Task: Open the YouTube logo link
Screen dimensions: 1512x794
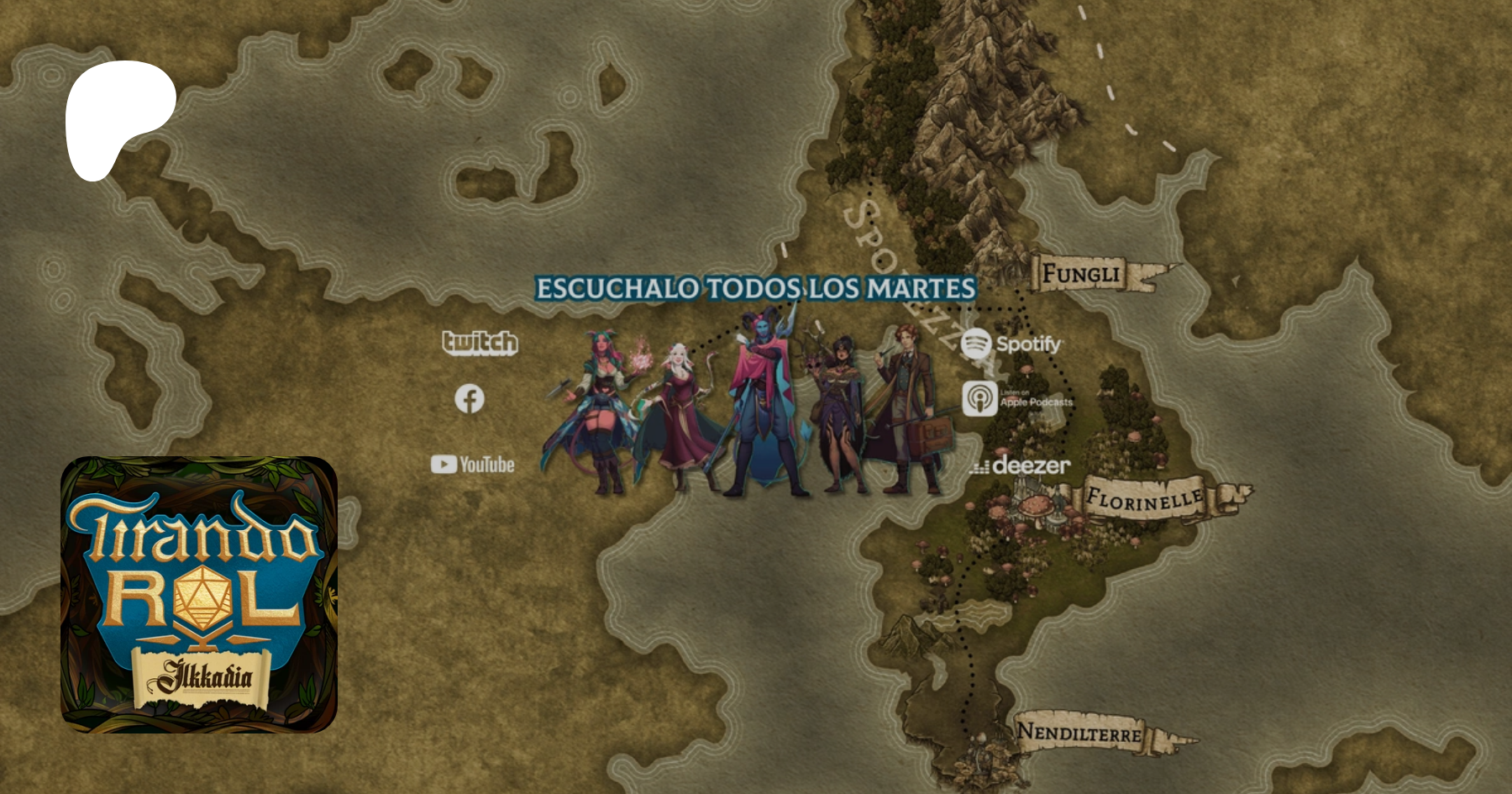Action: click(x=473, y=464)
